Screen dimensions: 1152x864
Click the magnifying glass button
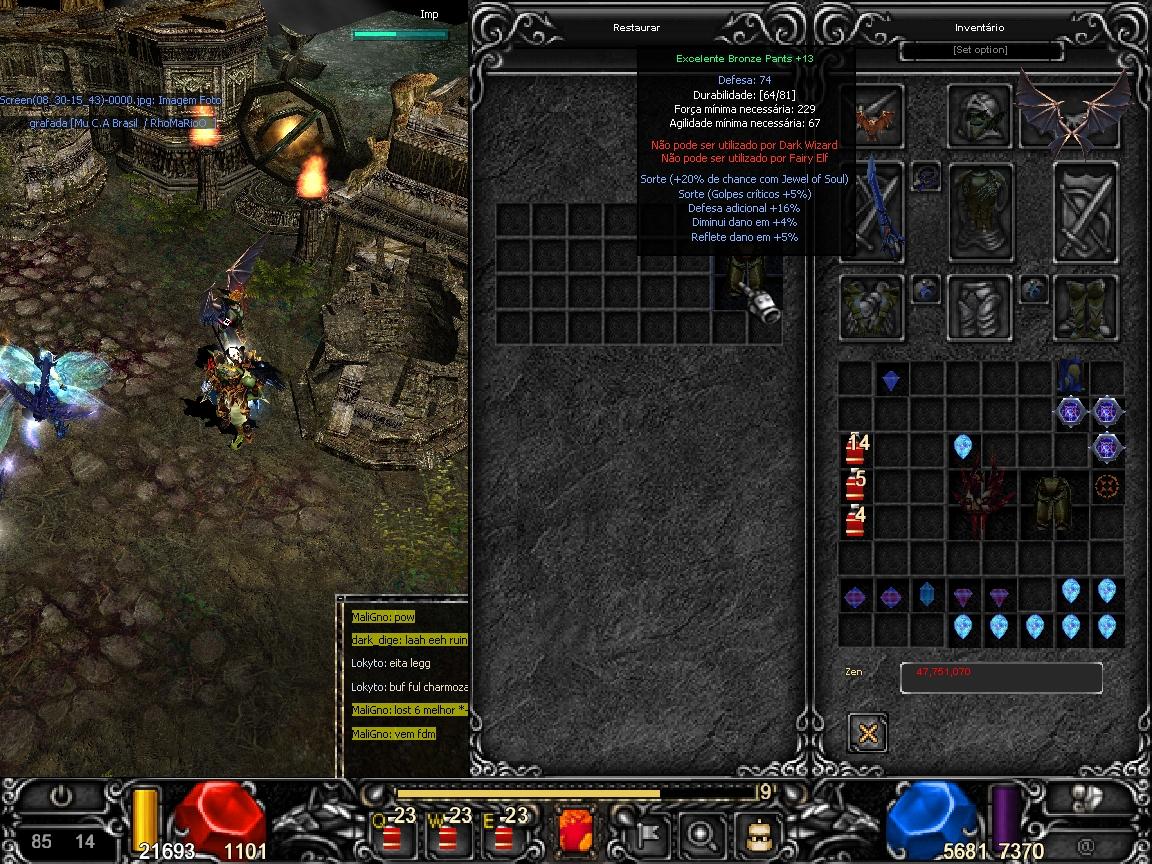[700, 832]
